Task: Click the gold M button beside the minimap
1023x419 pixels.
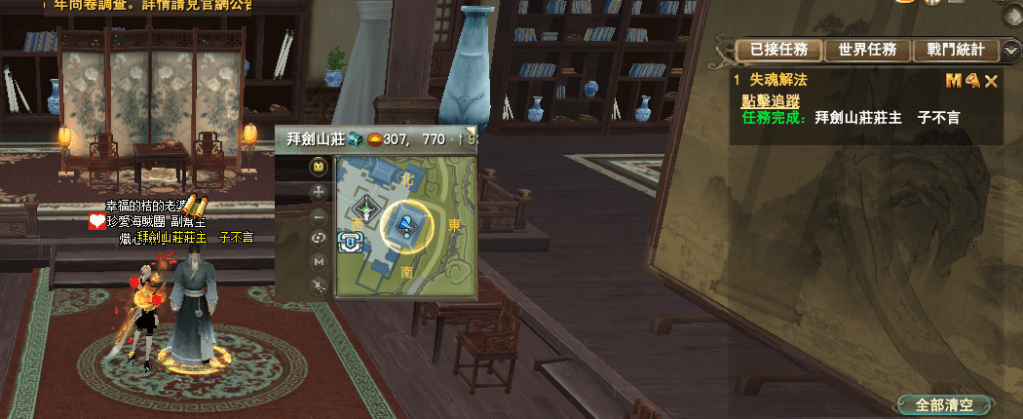Action: [x=319, y=166]
